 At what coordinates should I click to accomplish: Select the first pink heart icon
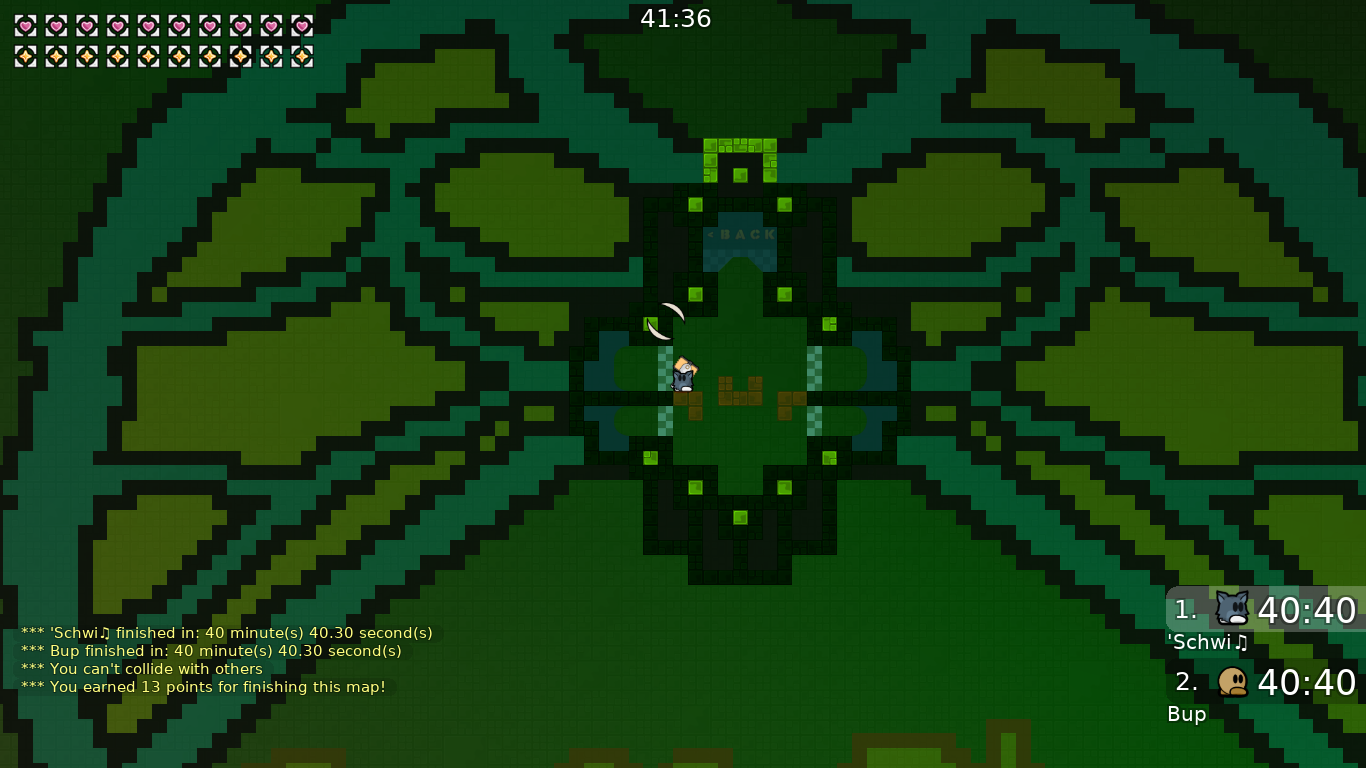pyautogui.click(x=24, y=27)
